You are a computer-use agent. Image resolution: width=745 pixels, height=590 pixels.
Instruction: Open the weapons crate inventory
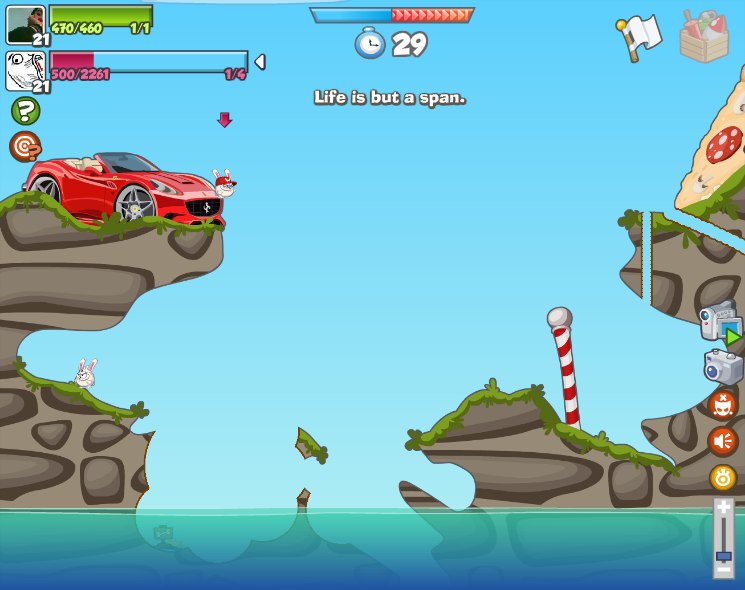704,37
